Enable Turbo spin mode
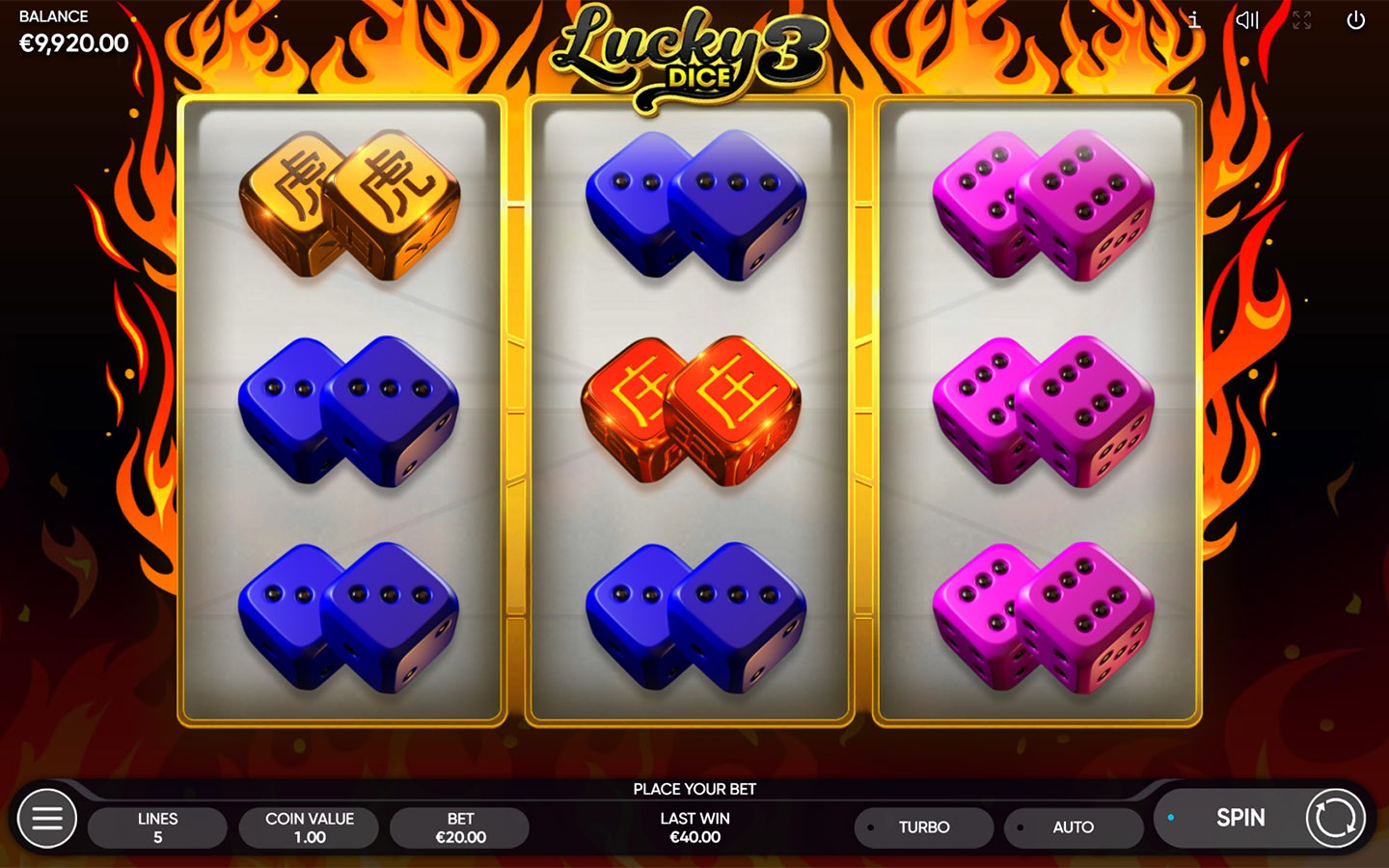This screenshot has width=1389, height=868. click(922, 827)
